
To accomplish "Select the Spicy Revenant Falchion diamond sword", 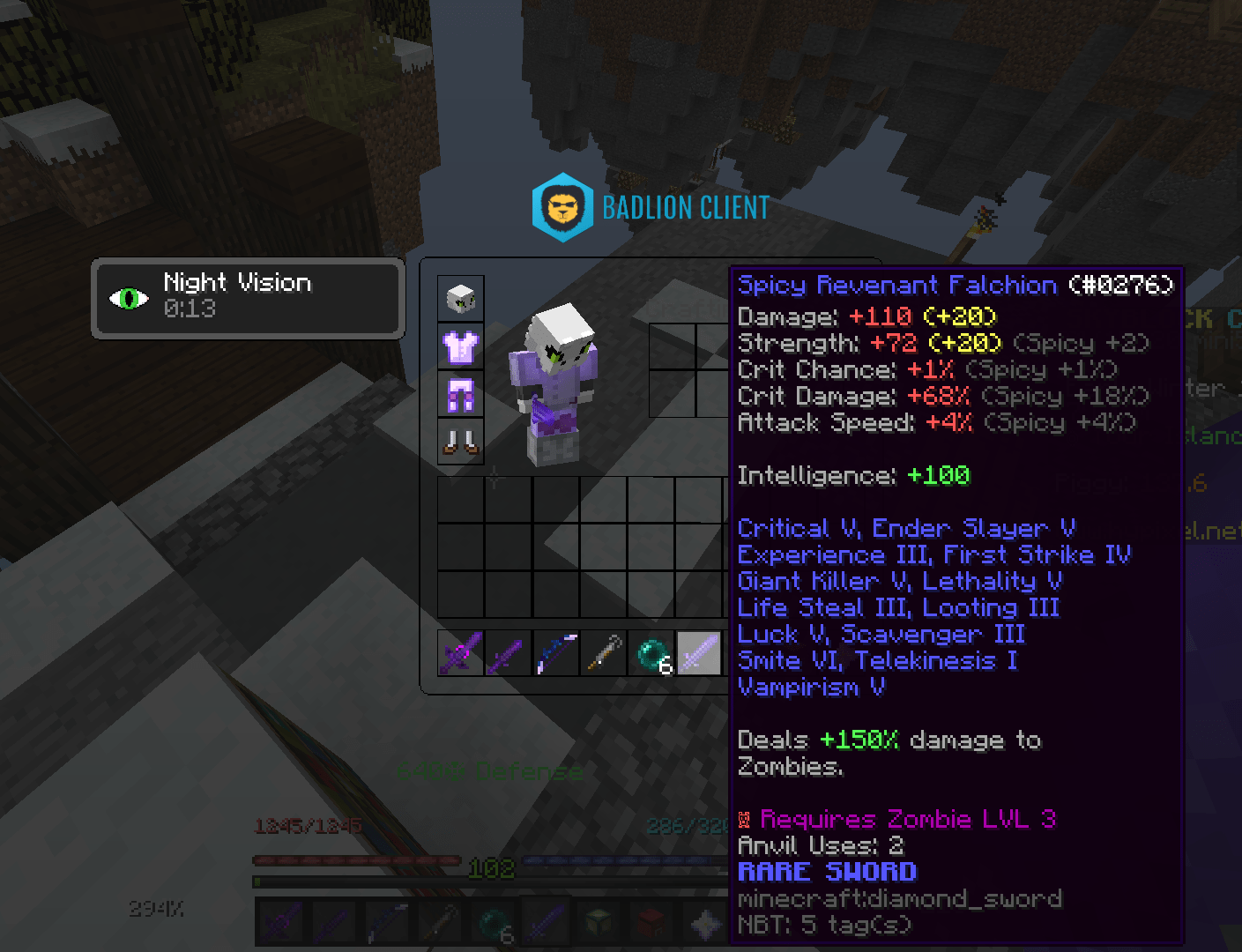I will [x=699, y=652].
